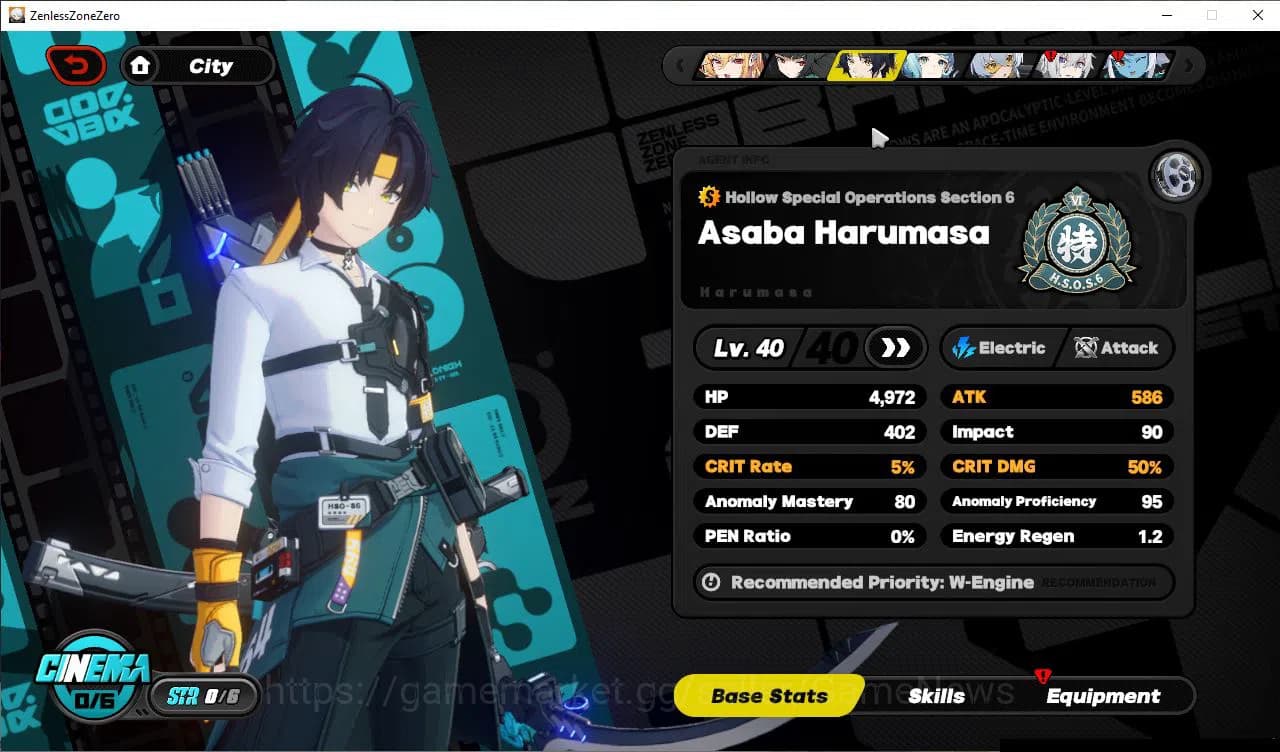The width and height of the screenshot is (1280, 752).
Task: Open the film reel icon near the faction badge
Action: tap(1176, 176)
